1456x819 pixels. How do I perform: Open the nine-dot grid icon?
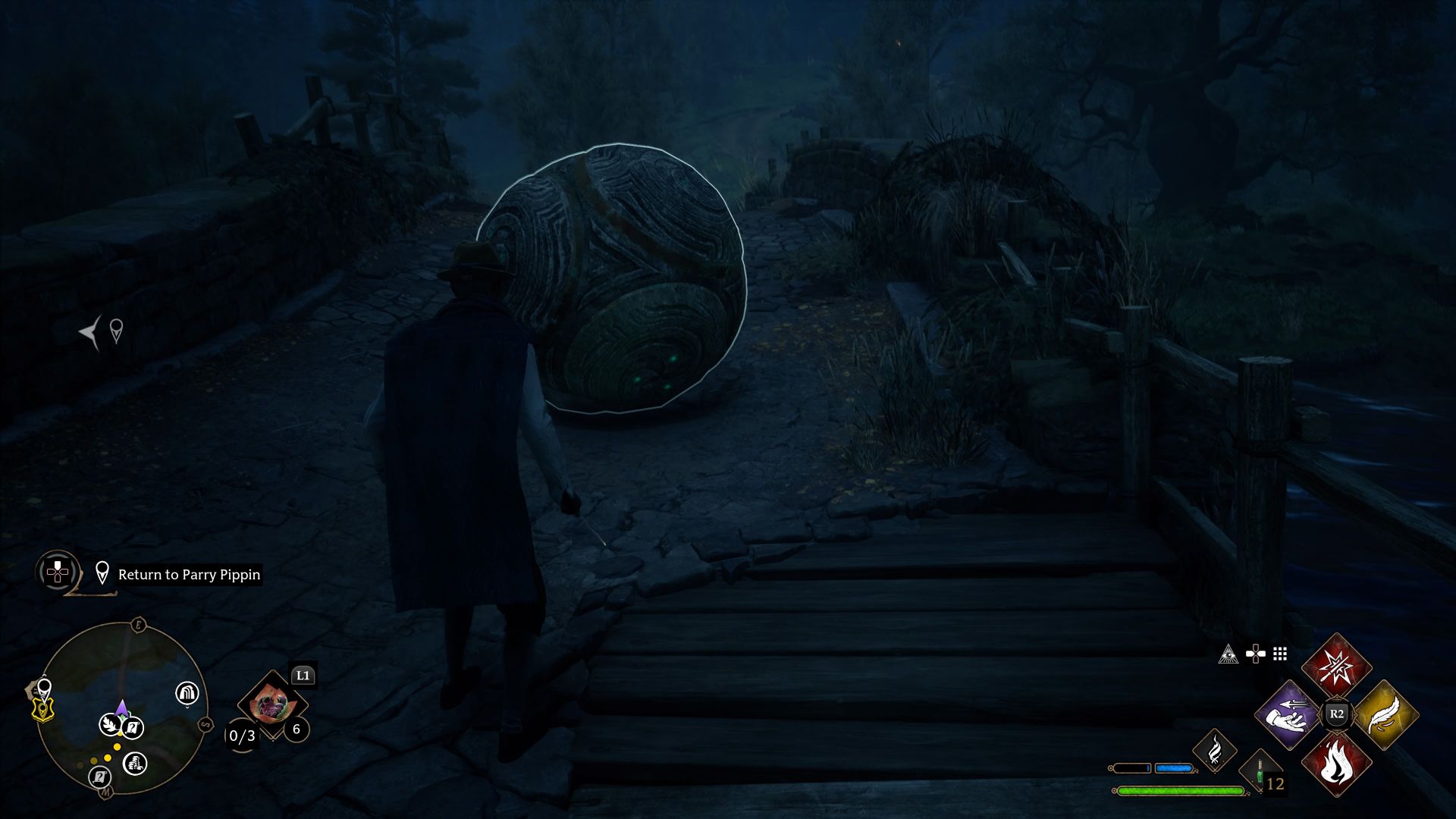(x=1280, y=654)
